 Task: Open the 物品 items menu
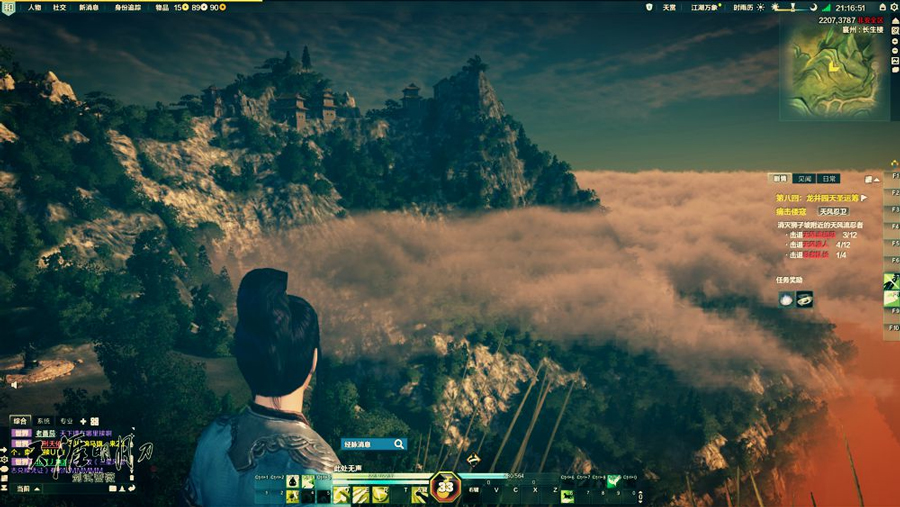pyautogui.click(x=162, y=7)
